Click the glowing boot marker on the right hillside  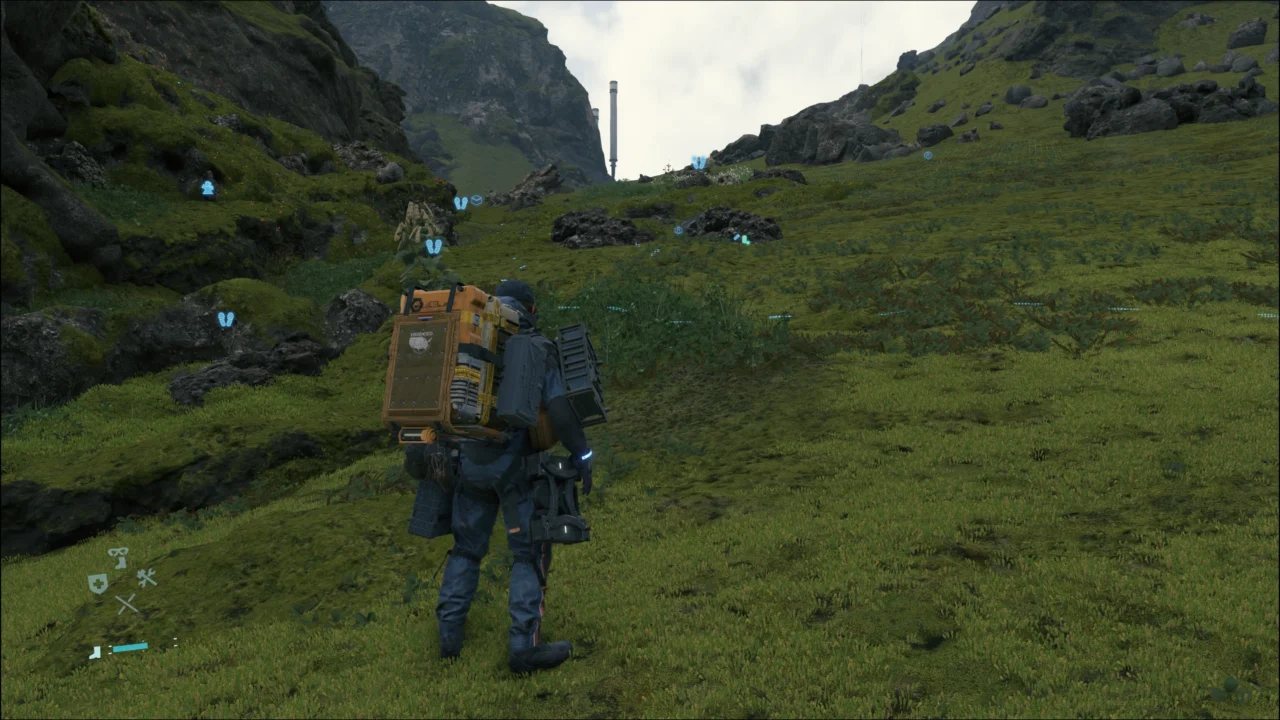[x=744, y=241]
